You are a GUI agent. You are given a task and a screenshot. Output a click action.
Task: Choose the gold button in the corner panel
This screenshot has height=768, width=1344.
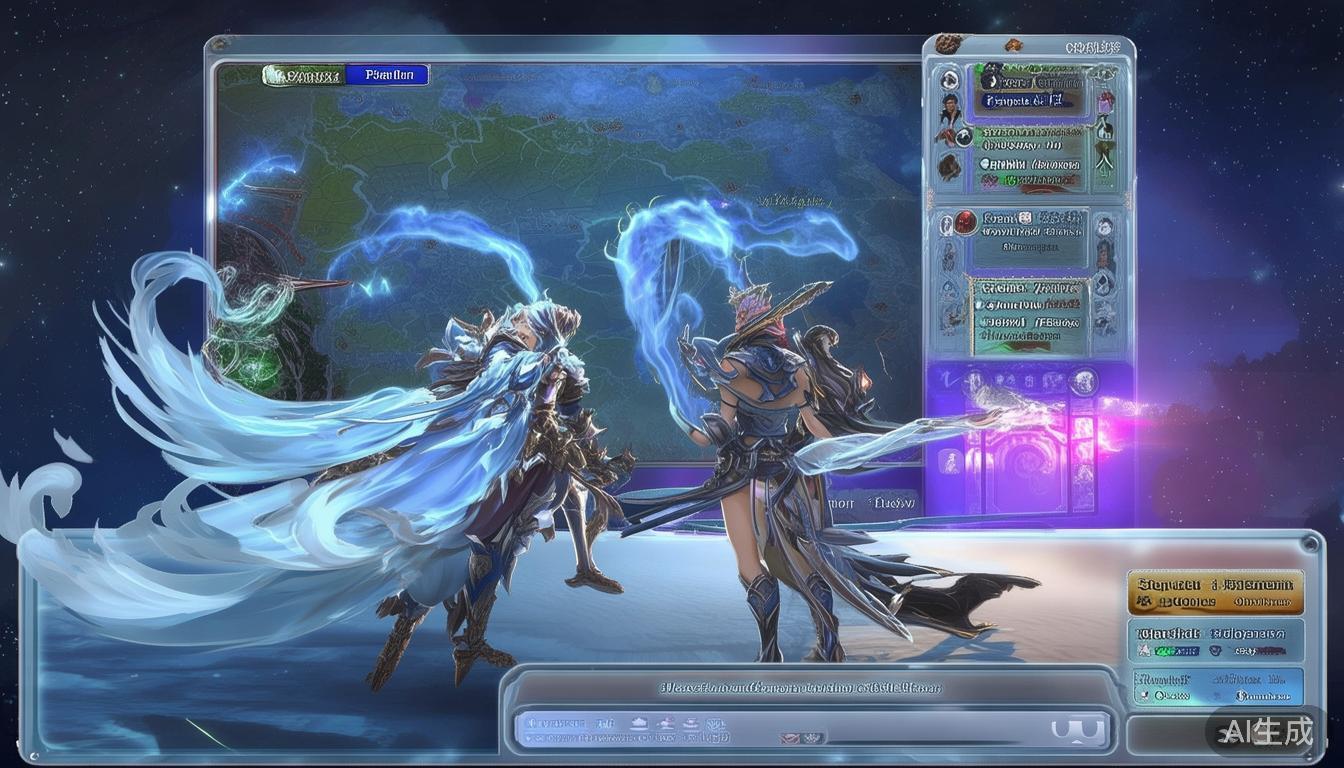pyautogui.click(x=1215, y=591)
